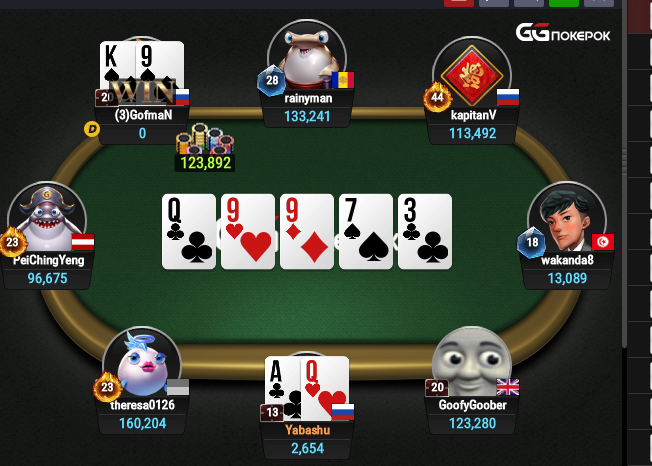Open rainyman's player profile avatar
The width and height of the screenshot is (652, 466).
307,60
